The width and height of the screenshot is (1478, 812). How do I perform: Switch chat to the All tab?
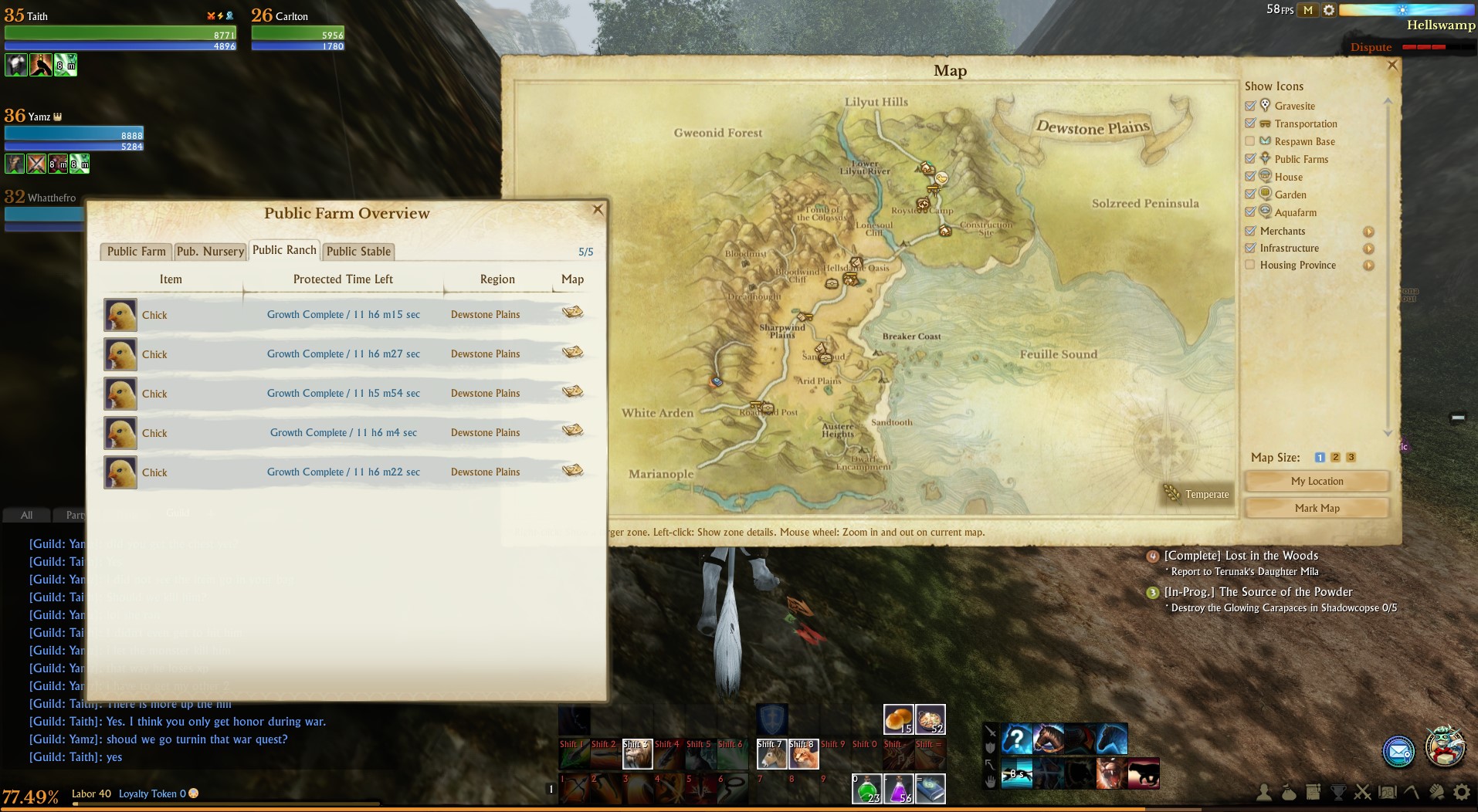[26, 515]
